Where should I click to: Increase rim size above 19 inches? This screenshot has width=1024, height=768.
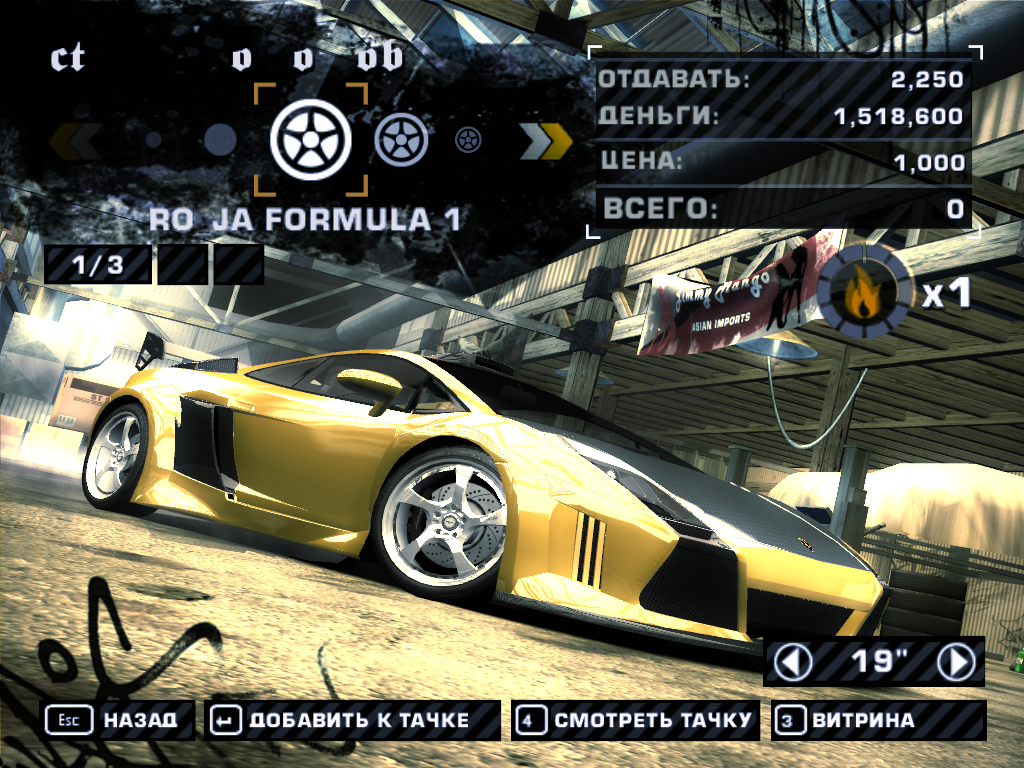pos(956,662)
